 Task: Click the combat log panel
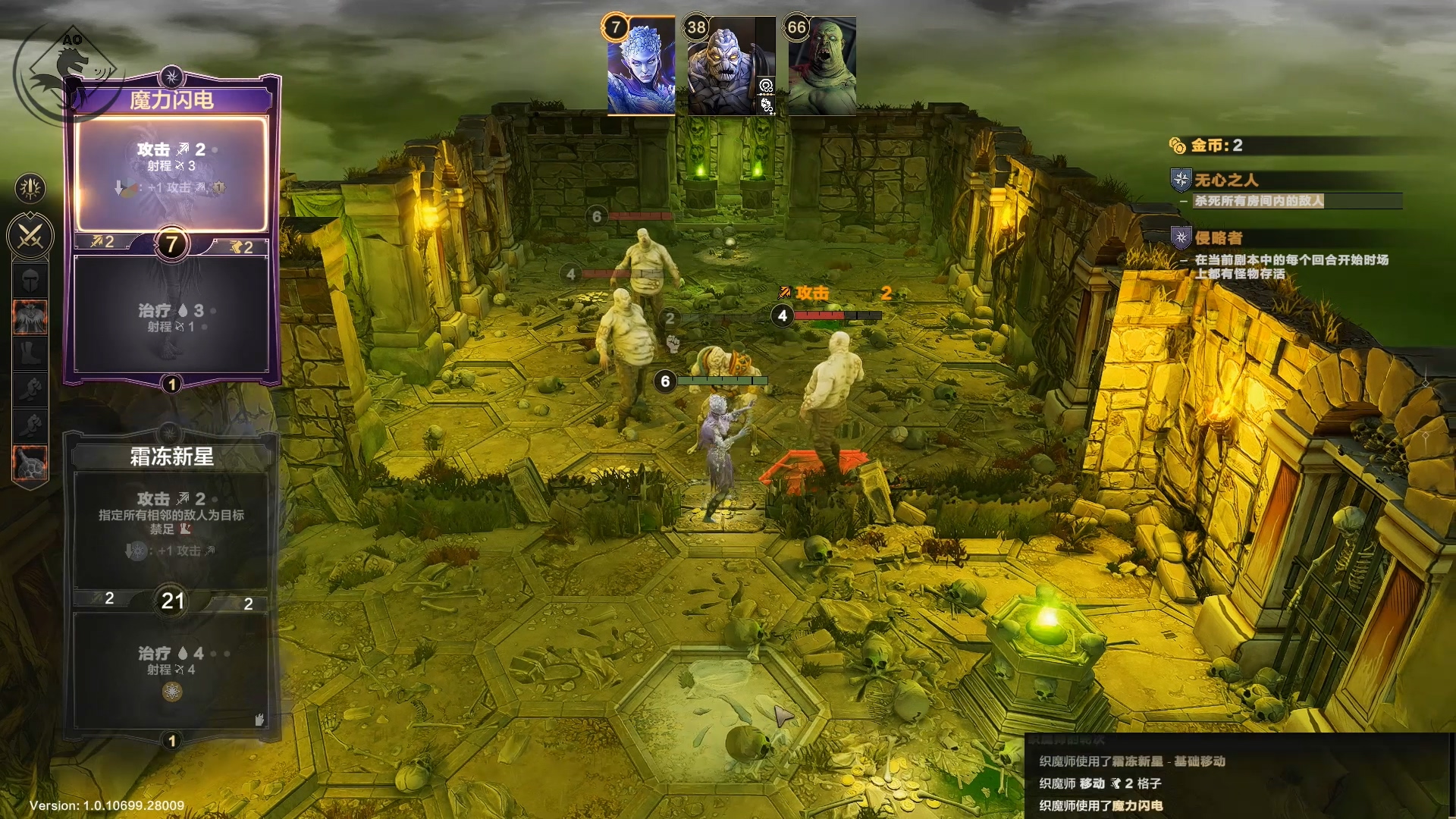1238,781
